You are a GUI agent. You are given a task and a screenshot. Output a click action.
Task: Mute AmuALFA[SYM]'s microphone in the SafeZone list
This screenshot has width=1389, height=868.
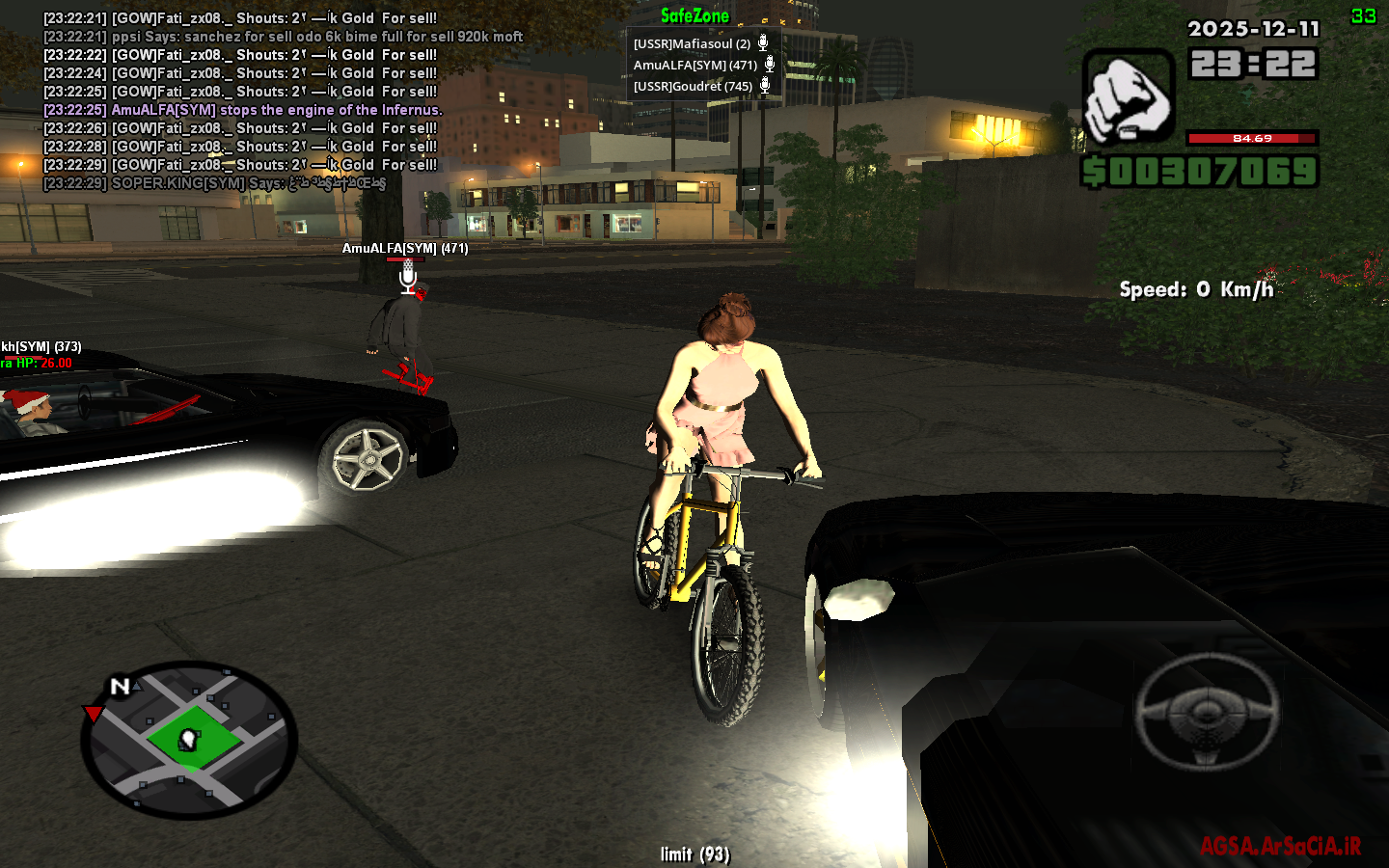(x=768, y=64)
